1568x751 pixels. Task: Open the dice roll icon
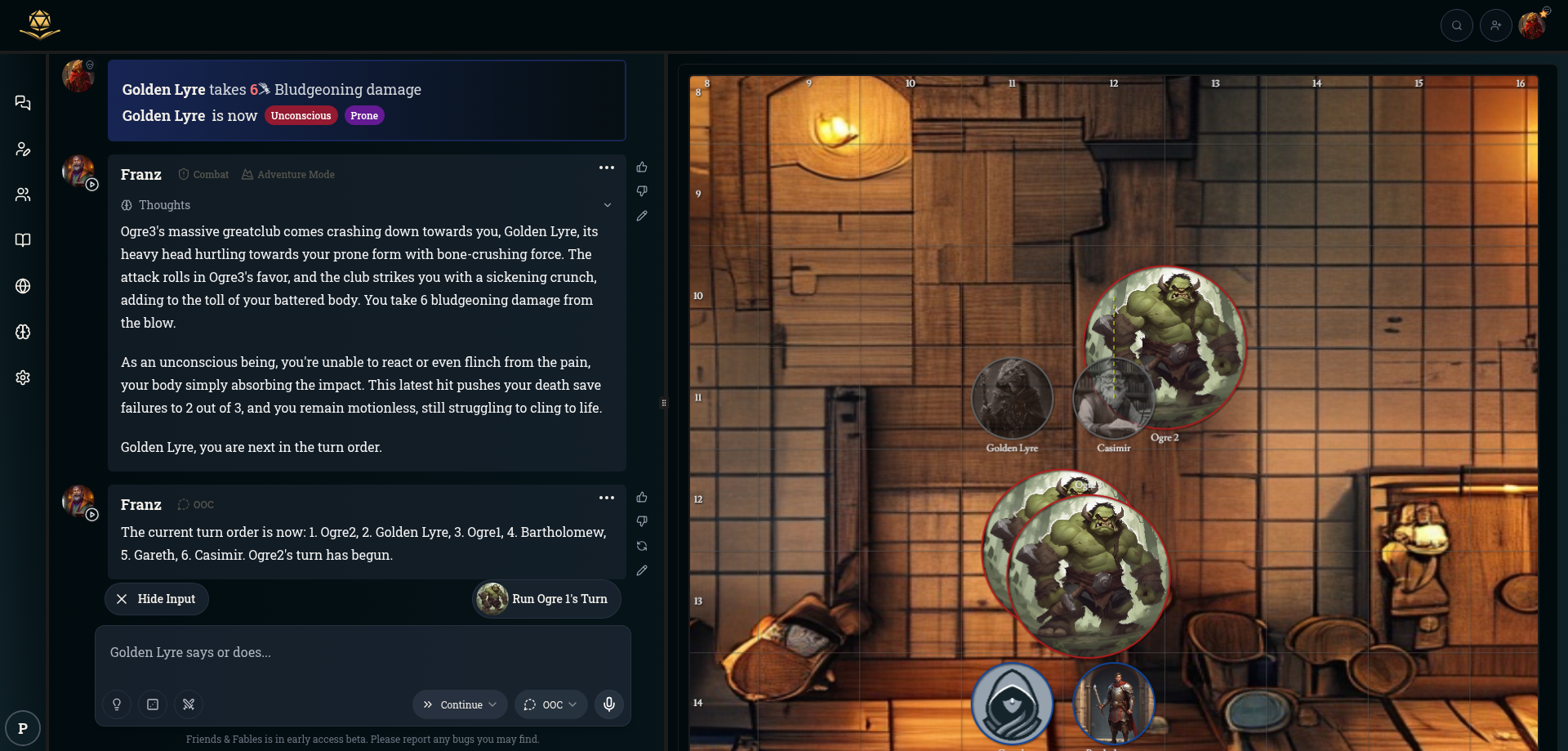(153, 704)
